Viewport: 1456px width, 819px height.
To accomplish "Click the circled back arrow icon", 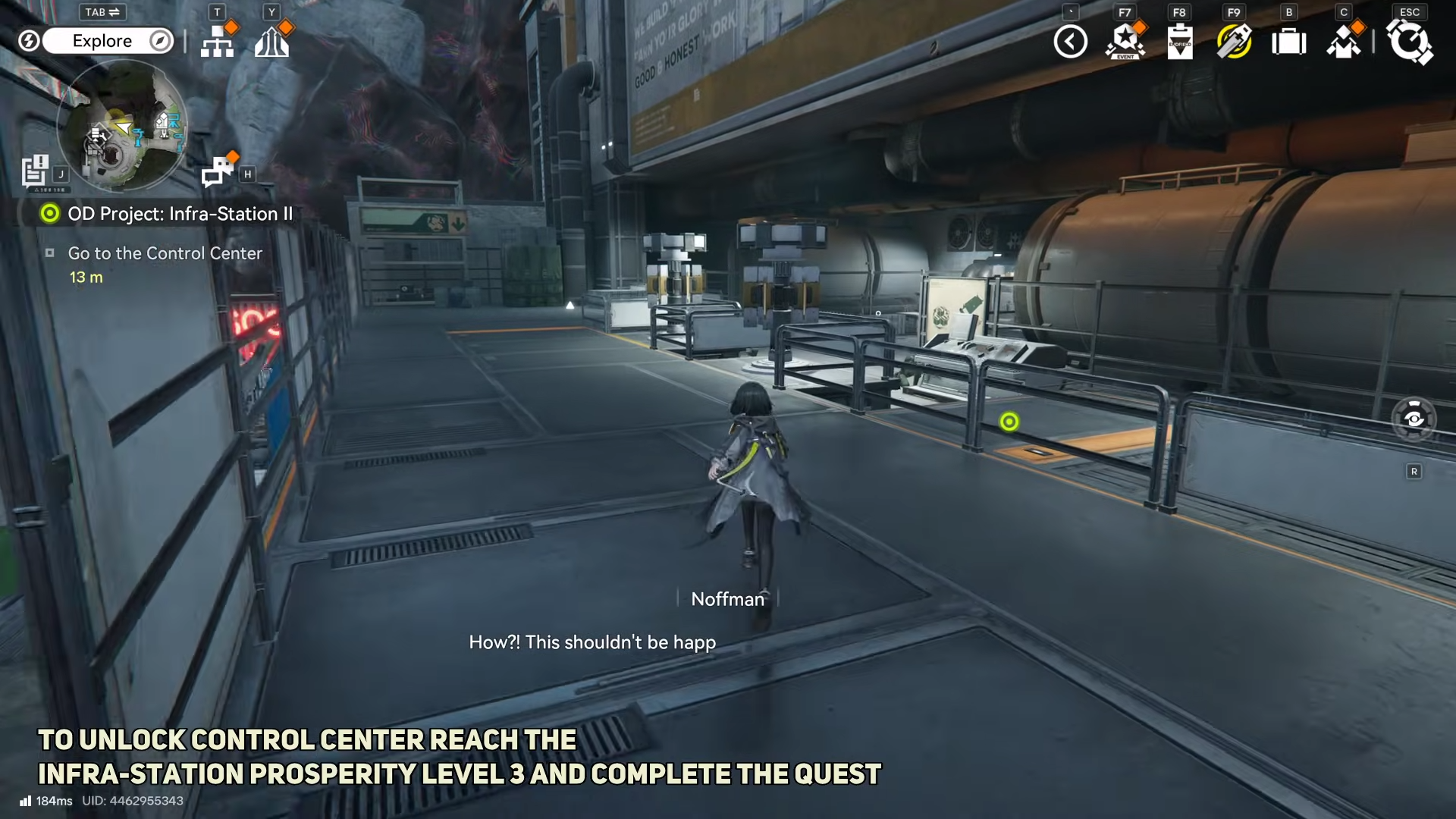I will [x=1070, y=42].
